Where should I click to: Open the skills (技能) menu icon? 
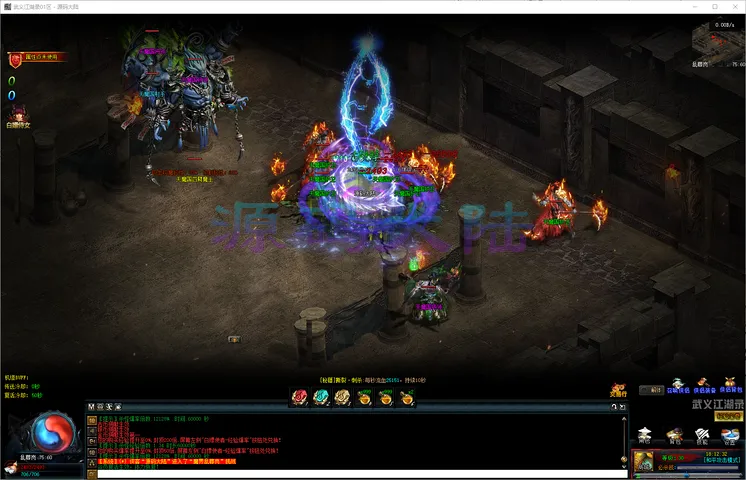tap(702, 434)
